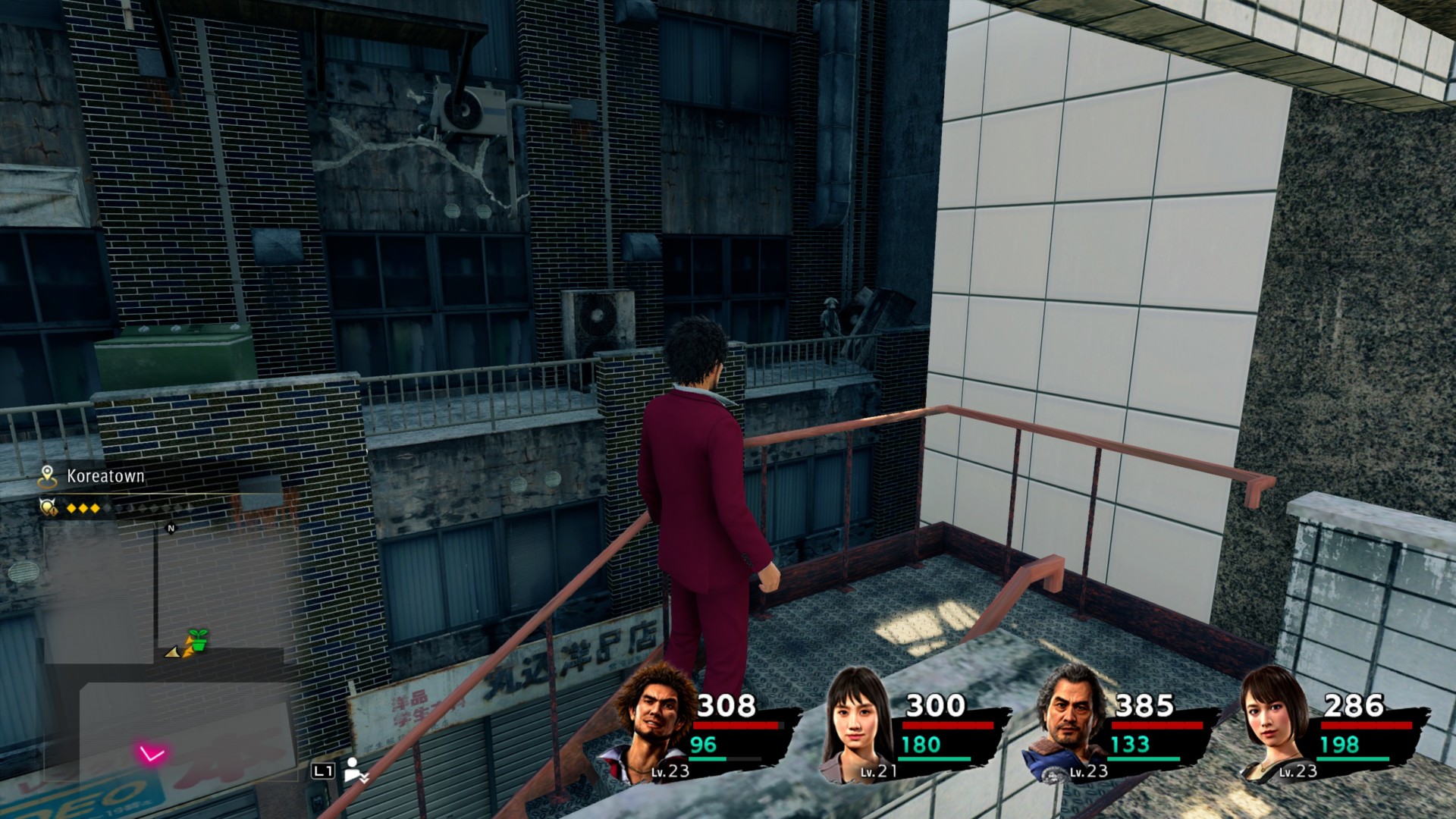Click the trophy icon beside the yellow diamonds

pos(49,507)
